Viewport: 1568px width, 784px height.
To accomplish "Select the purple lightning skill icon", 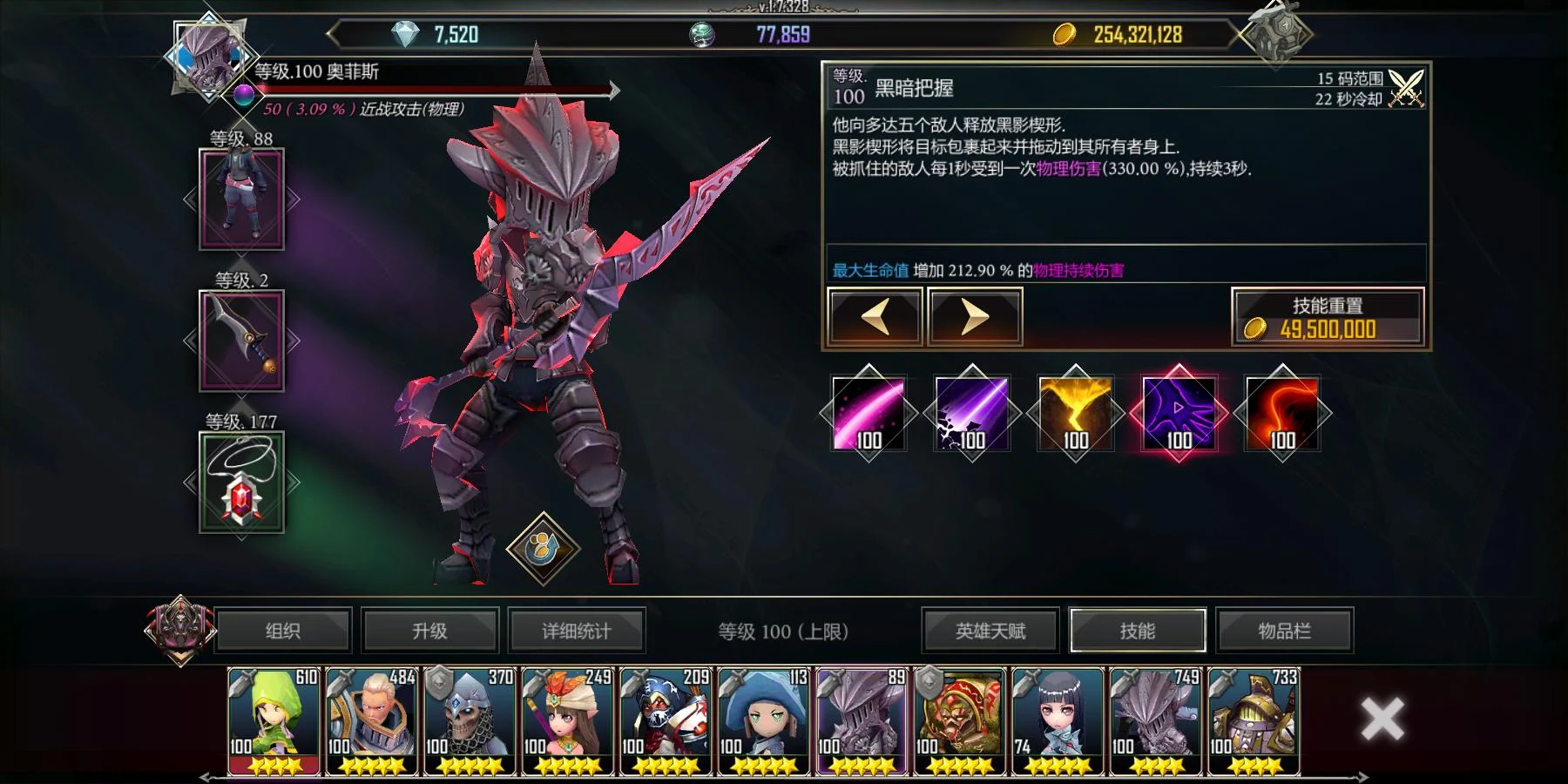I will (x=972, y=414).
